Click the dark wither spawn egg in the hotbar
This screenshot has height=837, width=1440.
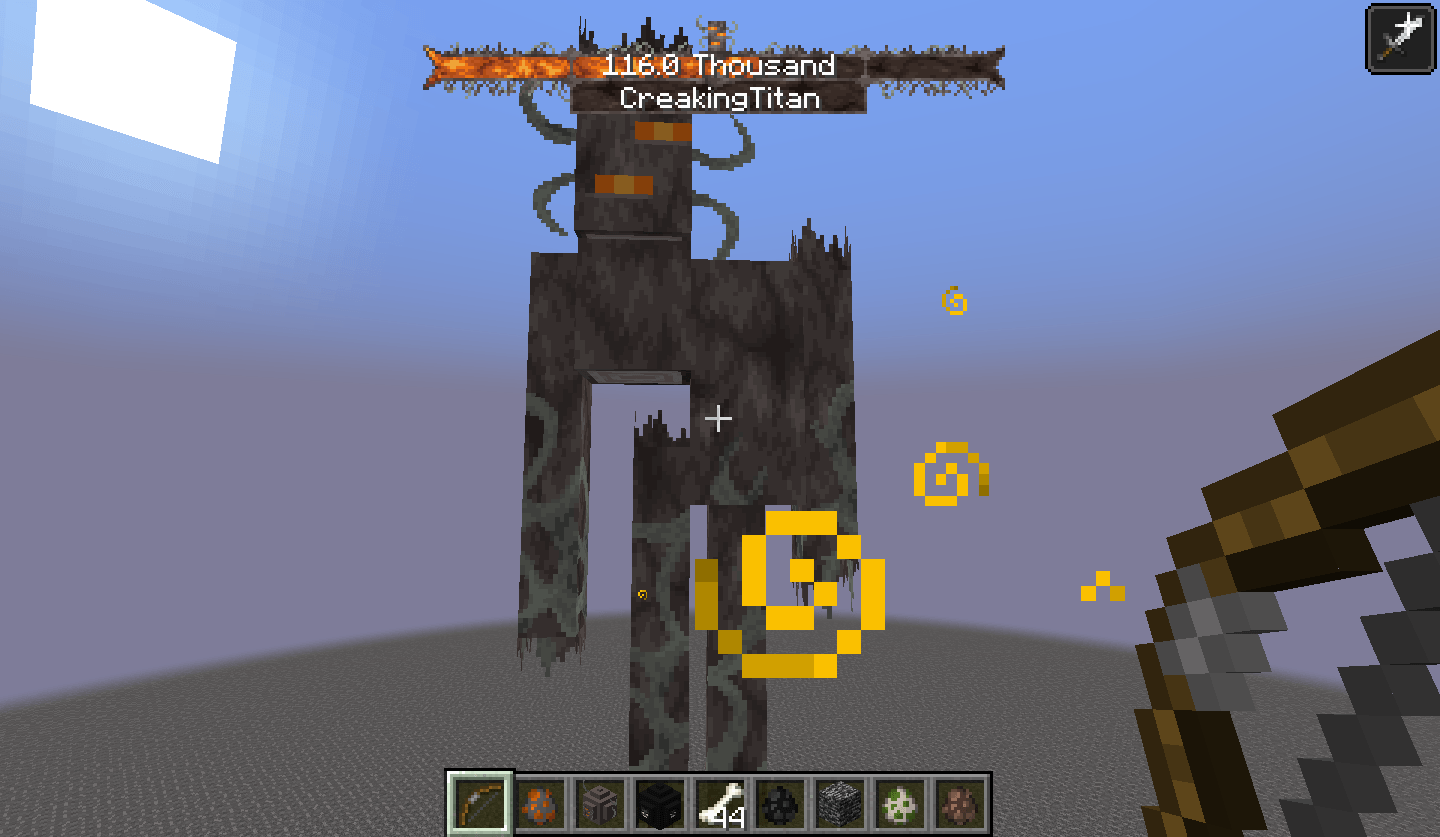pyautogui.click(x=780, y=810)
